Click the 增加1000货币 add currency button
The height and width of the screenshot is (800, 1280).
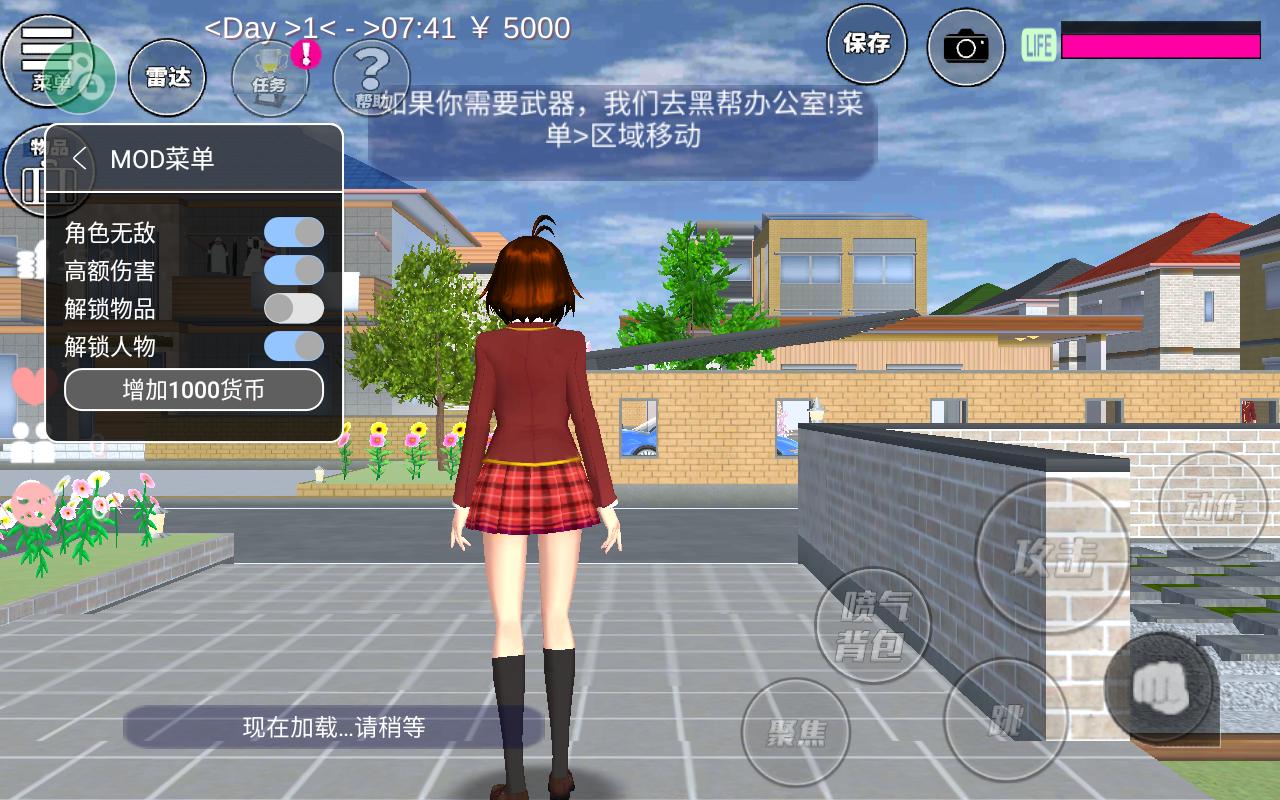tap(194, 390)
